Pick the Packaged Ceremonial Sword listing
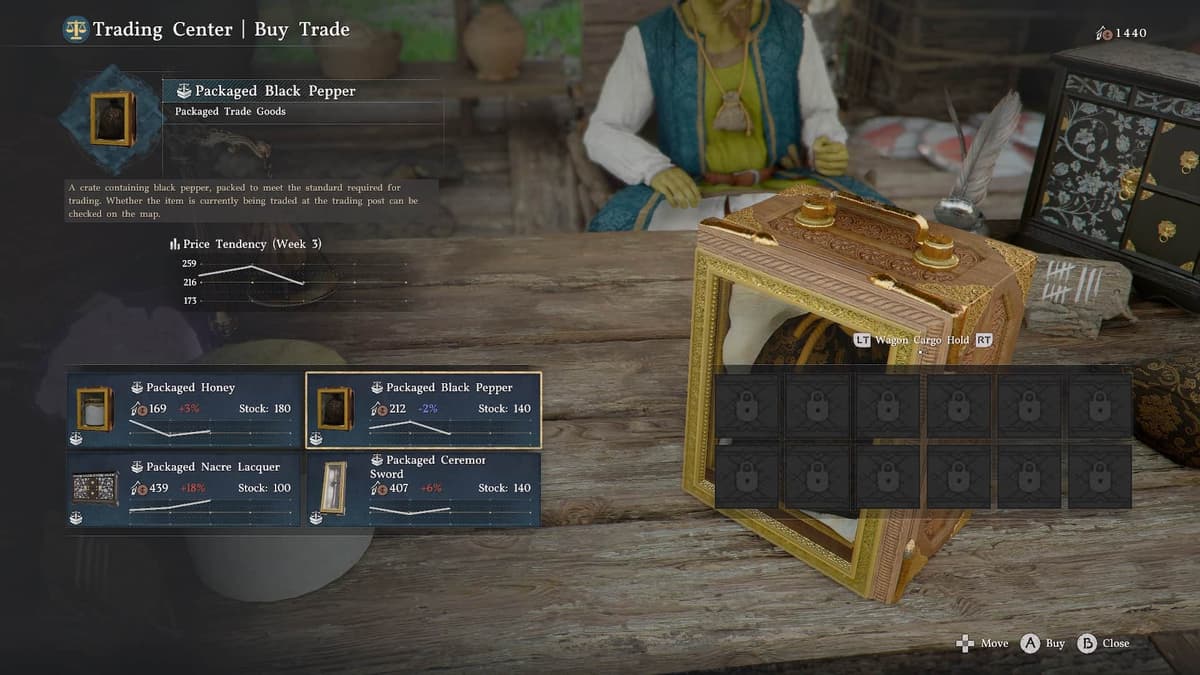 click(x=423, y=488)
